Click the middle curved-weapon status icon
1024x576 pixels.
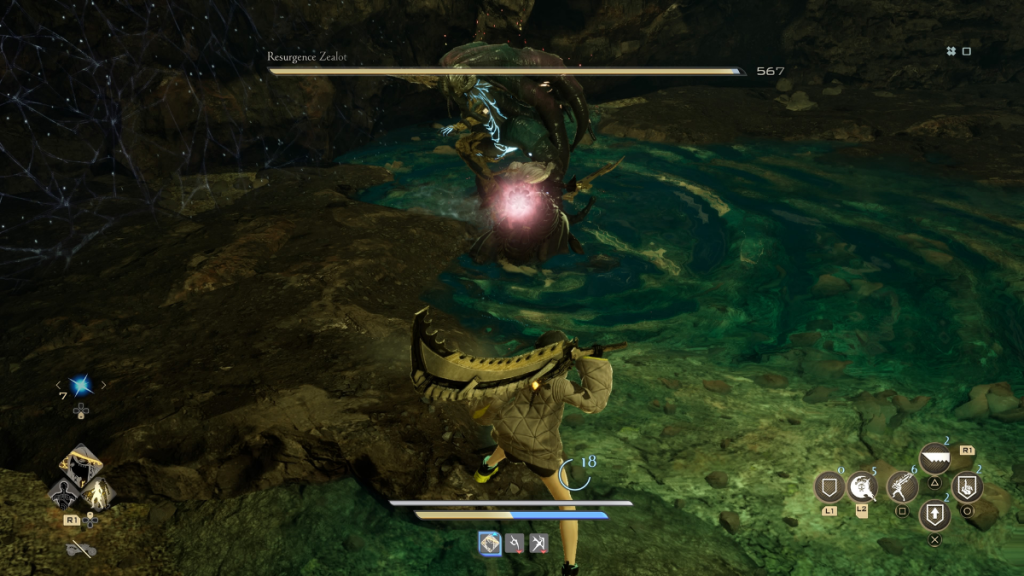tap(514, 543)
